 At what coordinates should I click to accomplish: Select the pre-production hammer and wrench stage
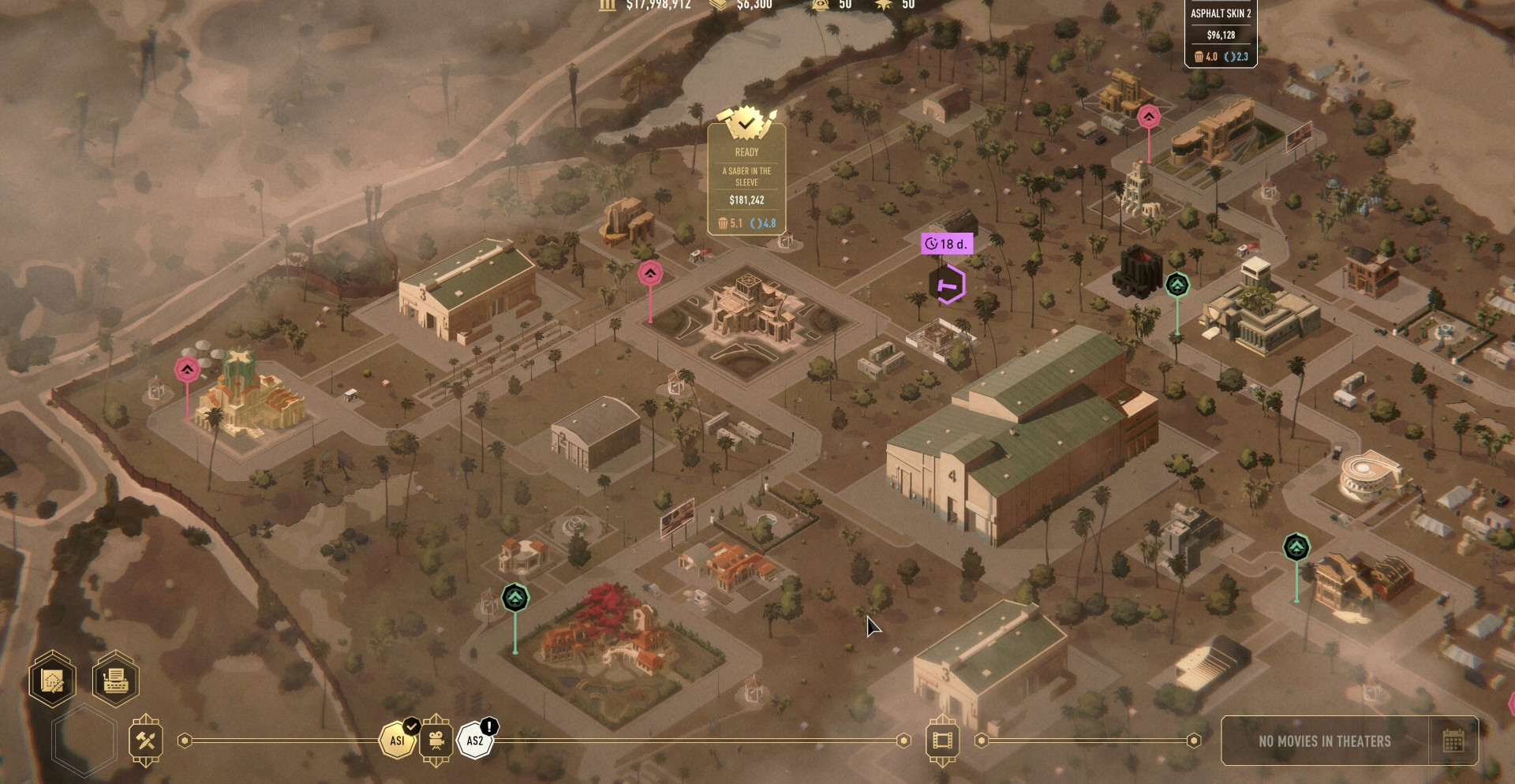pos(146,741)
